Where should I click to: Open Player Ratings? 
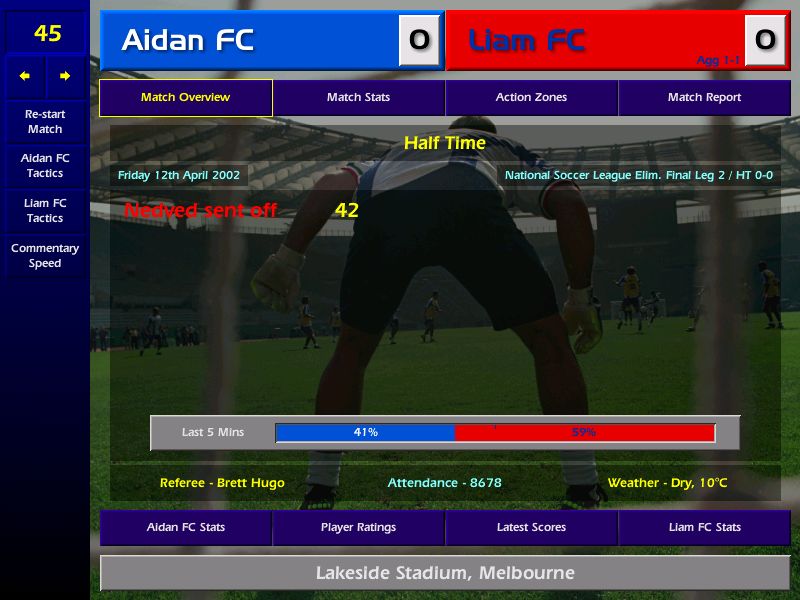tap(358, 527)
